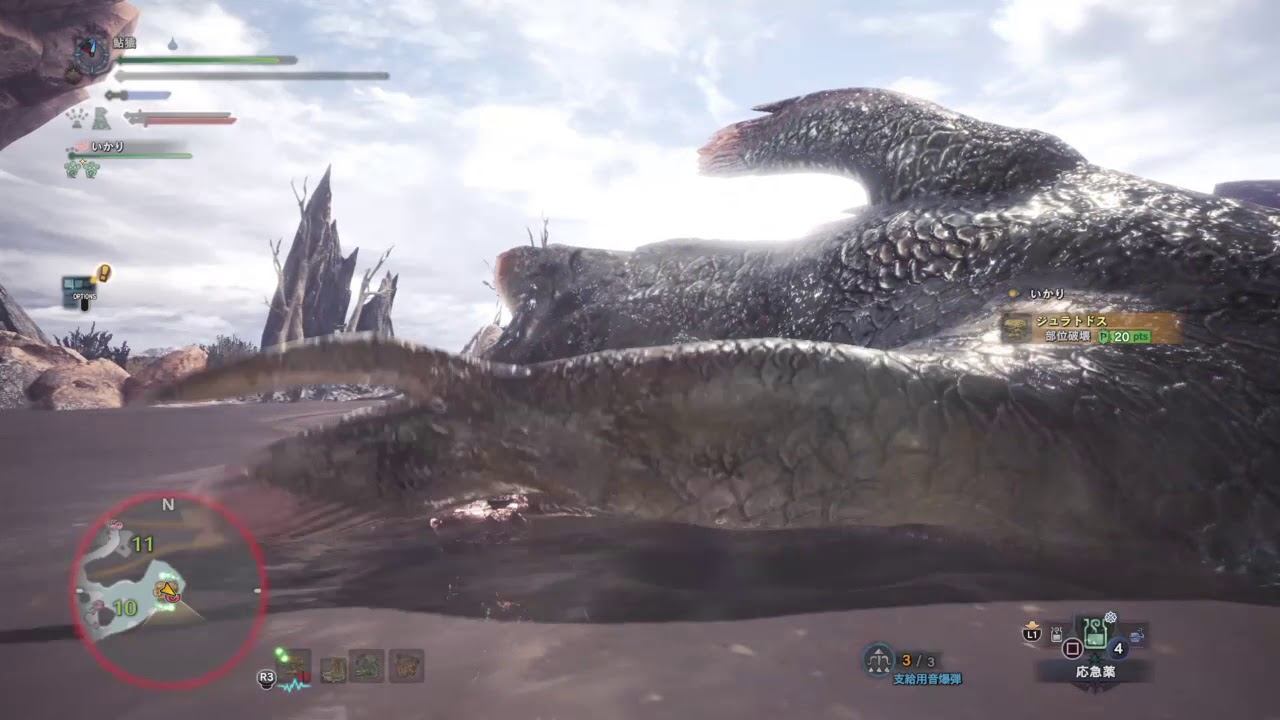Viewport: 1280px width, 720px height.
Task: Expand the item bar via the L1 prompt
Action: (1032, 634)
